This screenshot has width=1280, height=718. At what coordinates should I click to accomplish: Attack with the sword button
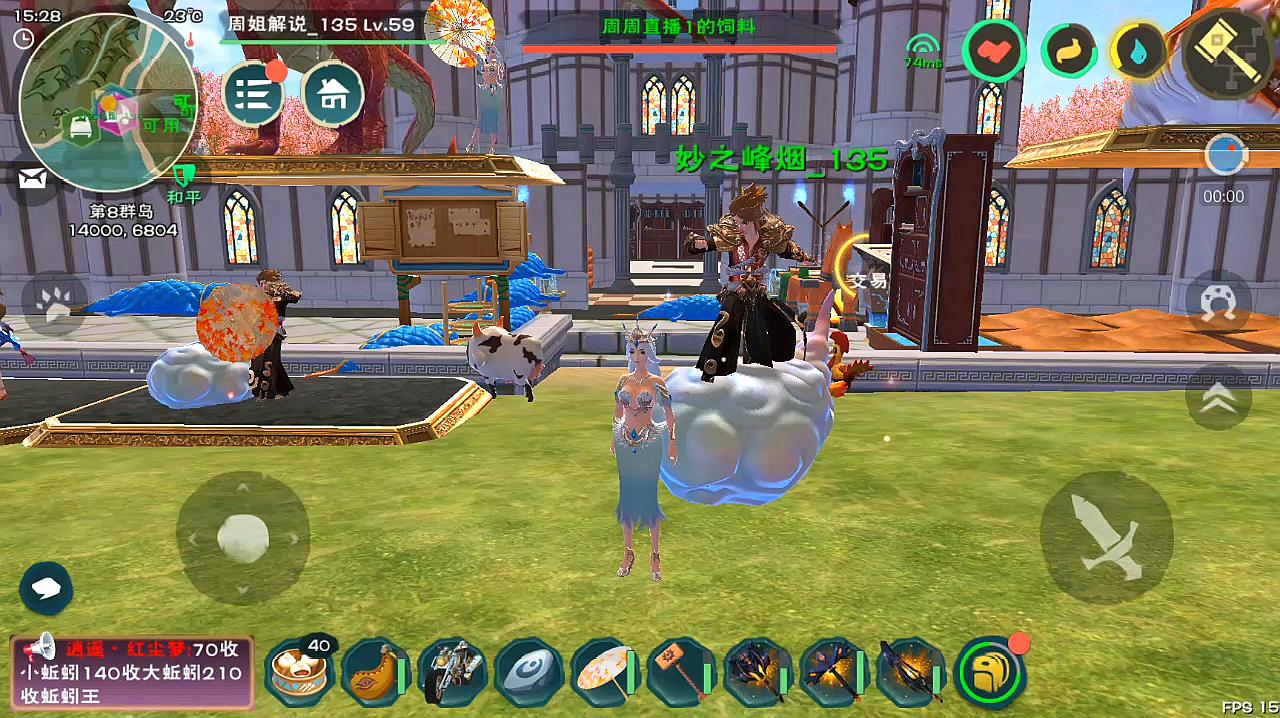tap(1106, 537)
